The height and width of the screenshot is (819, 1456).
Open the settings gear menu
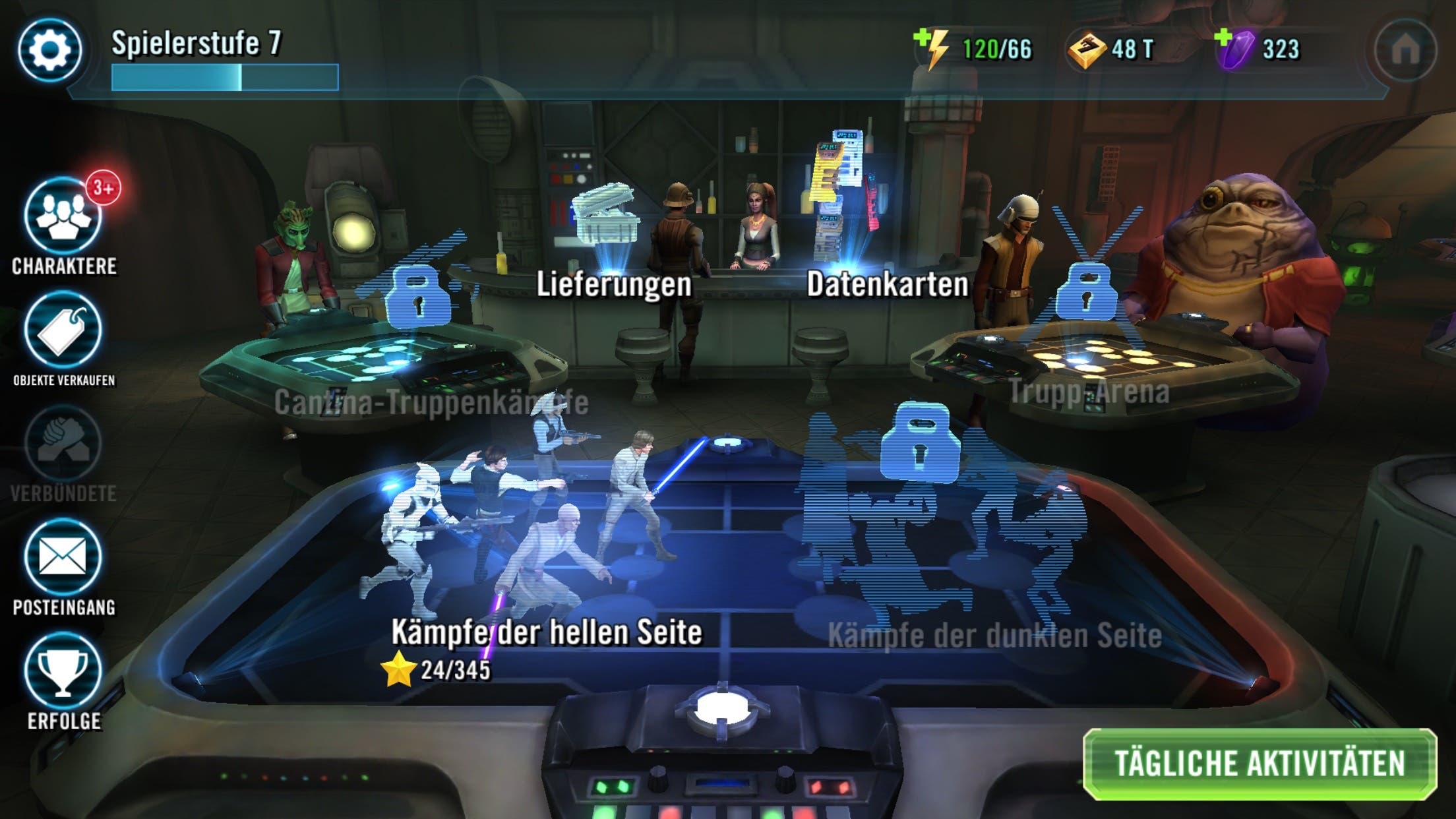[50, 50]
